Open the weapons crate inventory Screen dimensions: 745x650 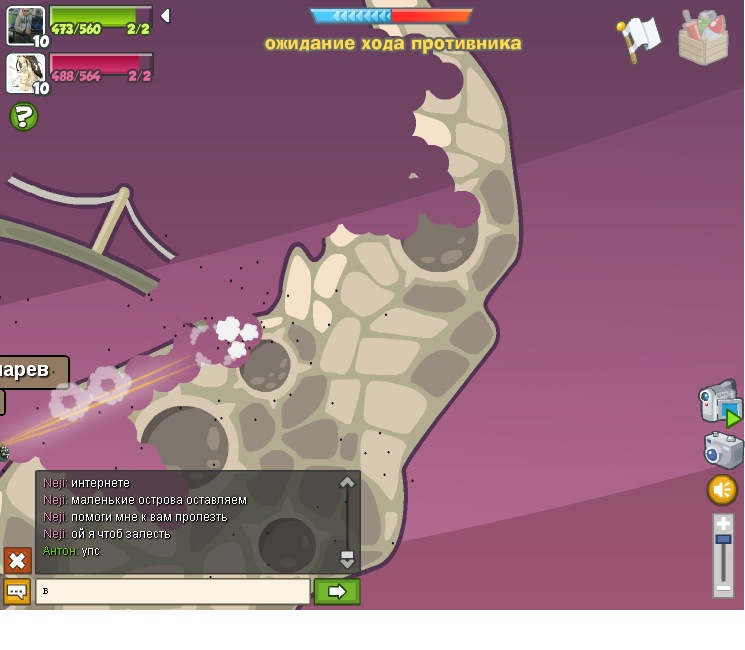(x=703, y=38)
